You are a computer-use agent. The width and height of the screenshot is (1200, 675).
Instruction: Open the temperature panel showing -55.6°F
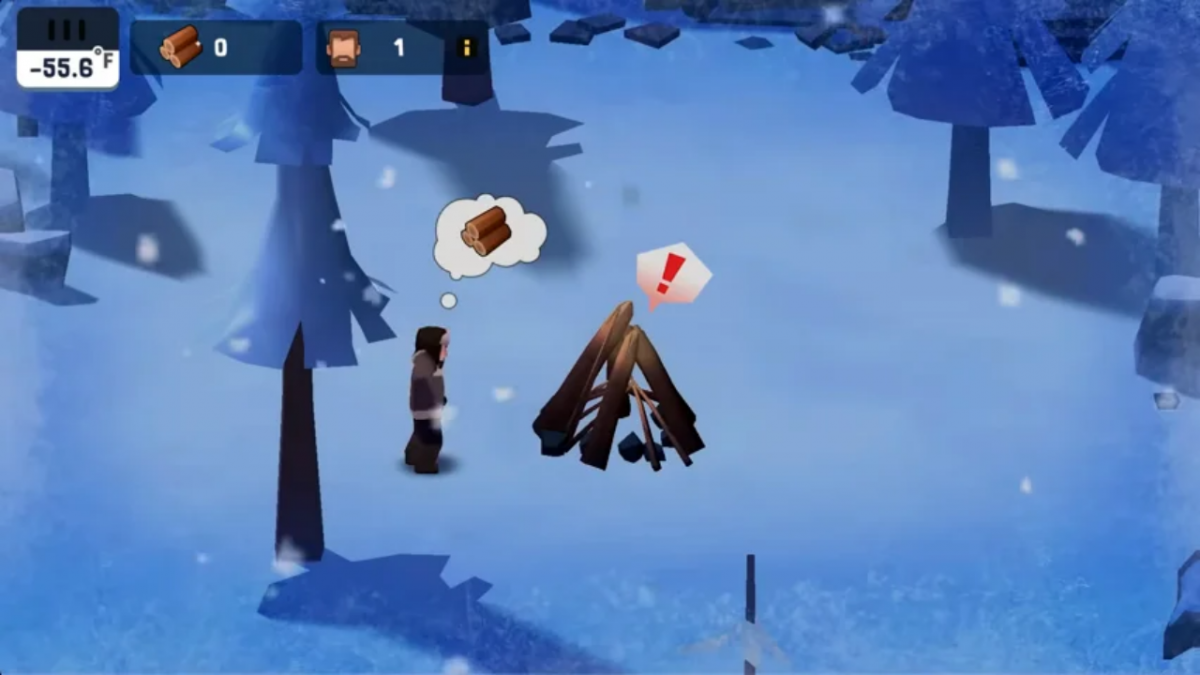pyautogui.click(x=67, y=48)
